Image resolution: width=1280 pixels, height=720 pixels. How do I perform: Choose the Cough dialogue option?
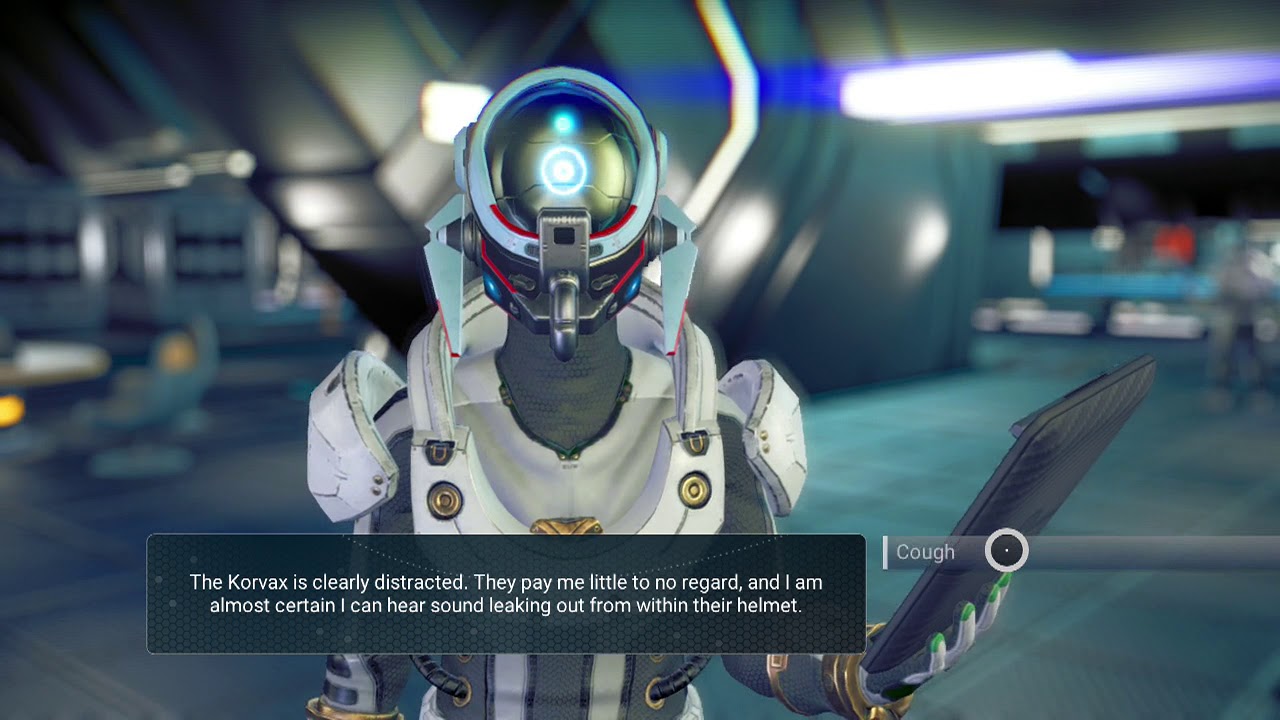pos(926,552)
